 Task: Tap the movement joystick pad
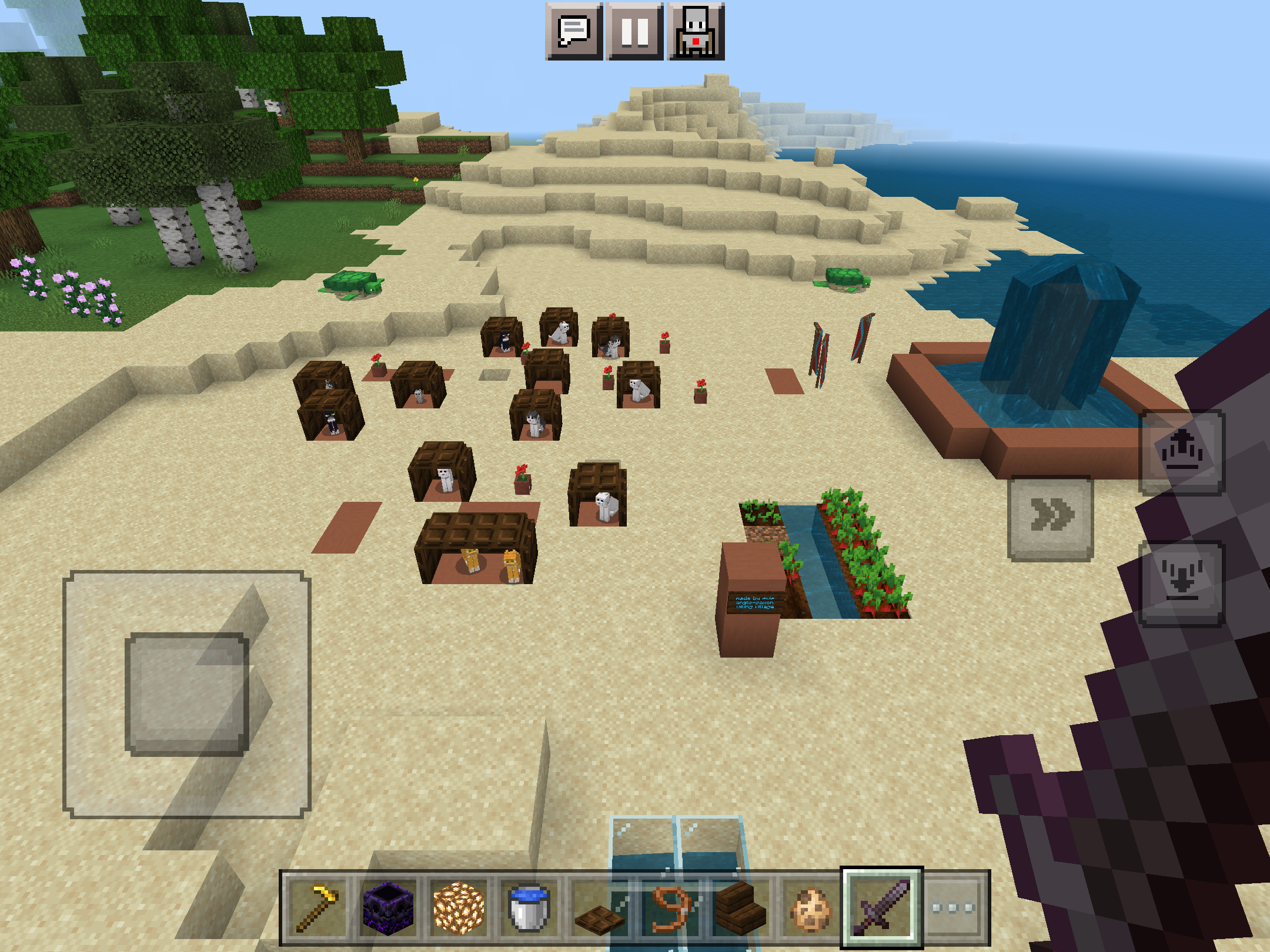pos(186,694)
